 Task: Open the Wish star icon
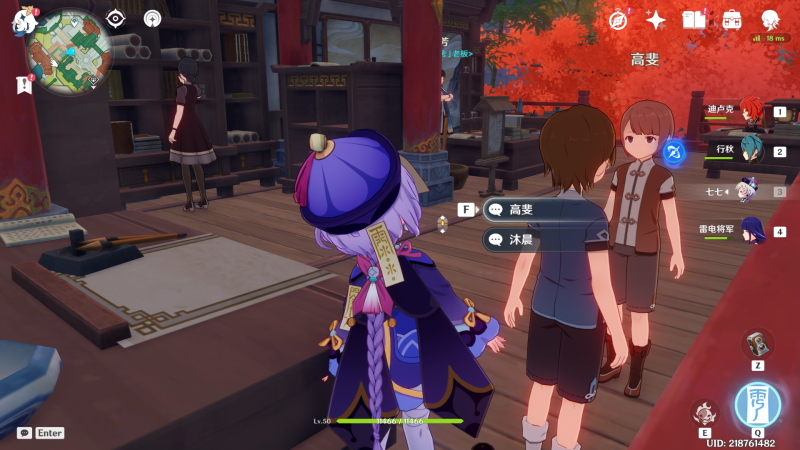(x=656, y=20)
